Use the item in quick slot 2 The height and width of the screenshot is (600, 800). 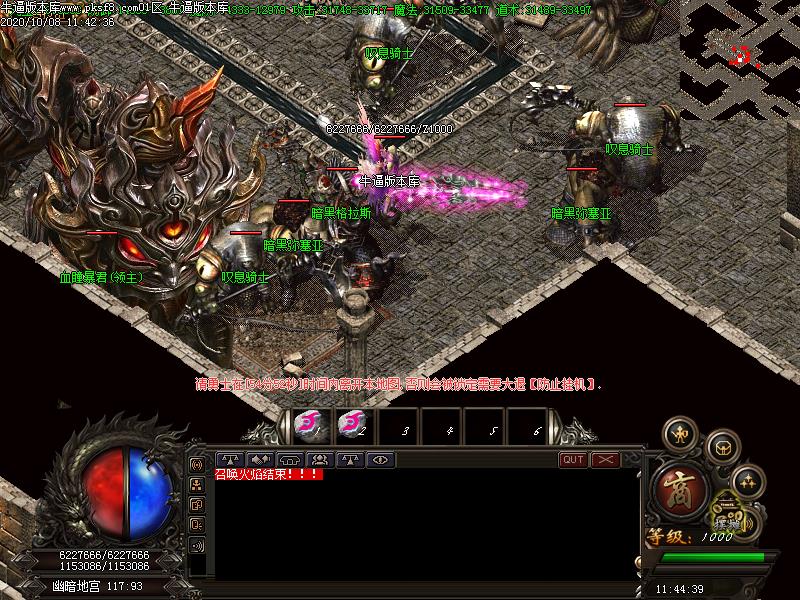[351, 426]
